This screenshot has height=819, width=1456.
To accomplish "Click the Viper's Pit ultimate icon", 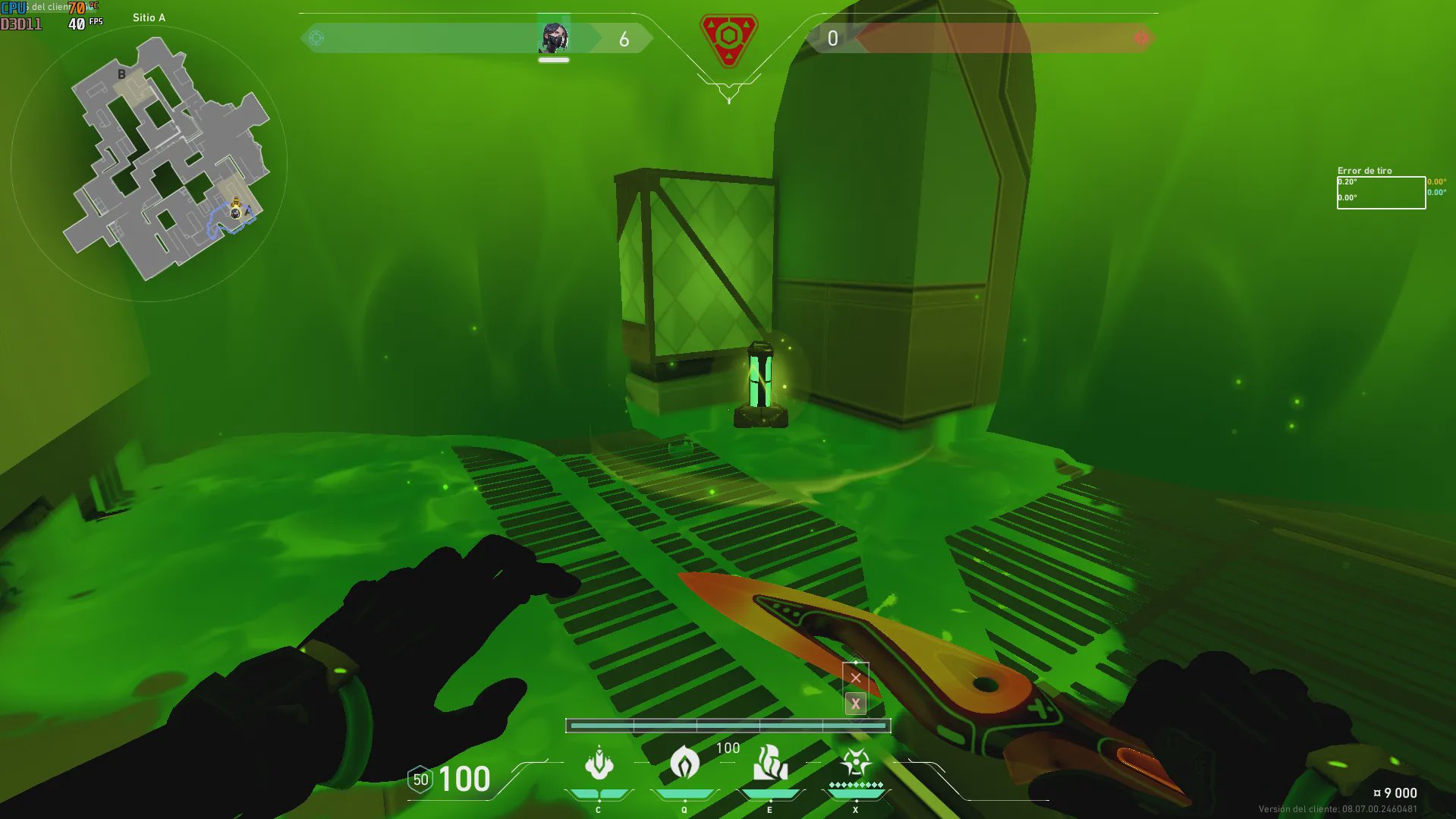I will click(856, 764).
